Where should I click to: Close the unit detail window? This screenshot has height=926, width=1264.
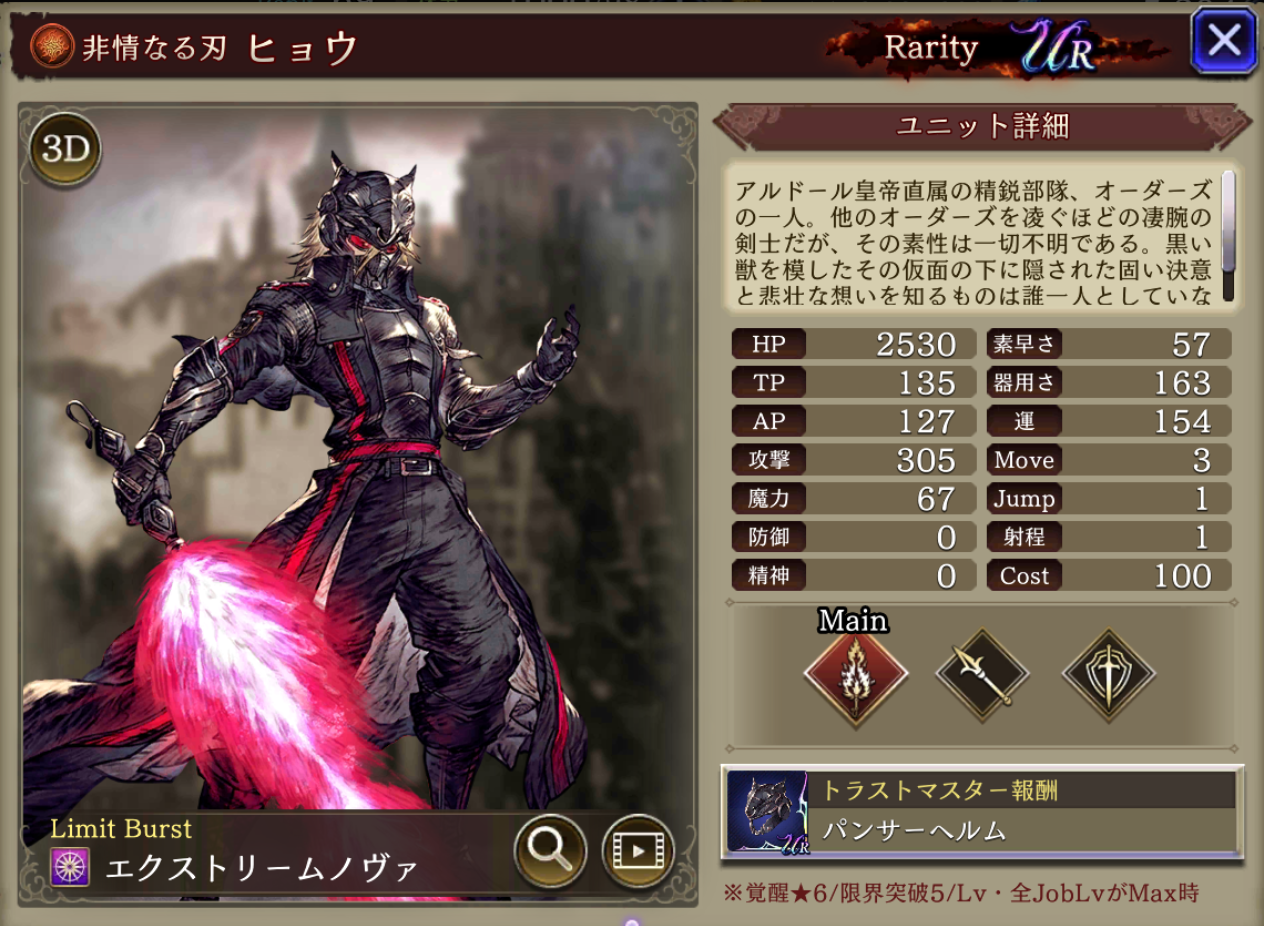[1223, 41]
